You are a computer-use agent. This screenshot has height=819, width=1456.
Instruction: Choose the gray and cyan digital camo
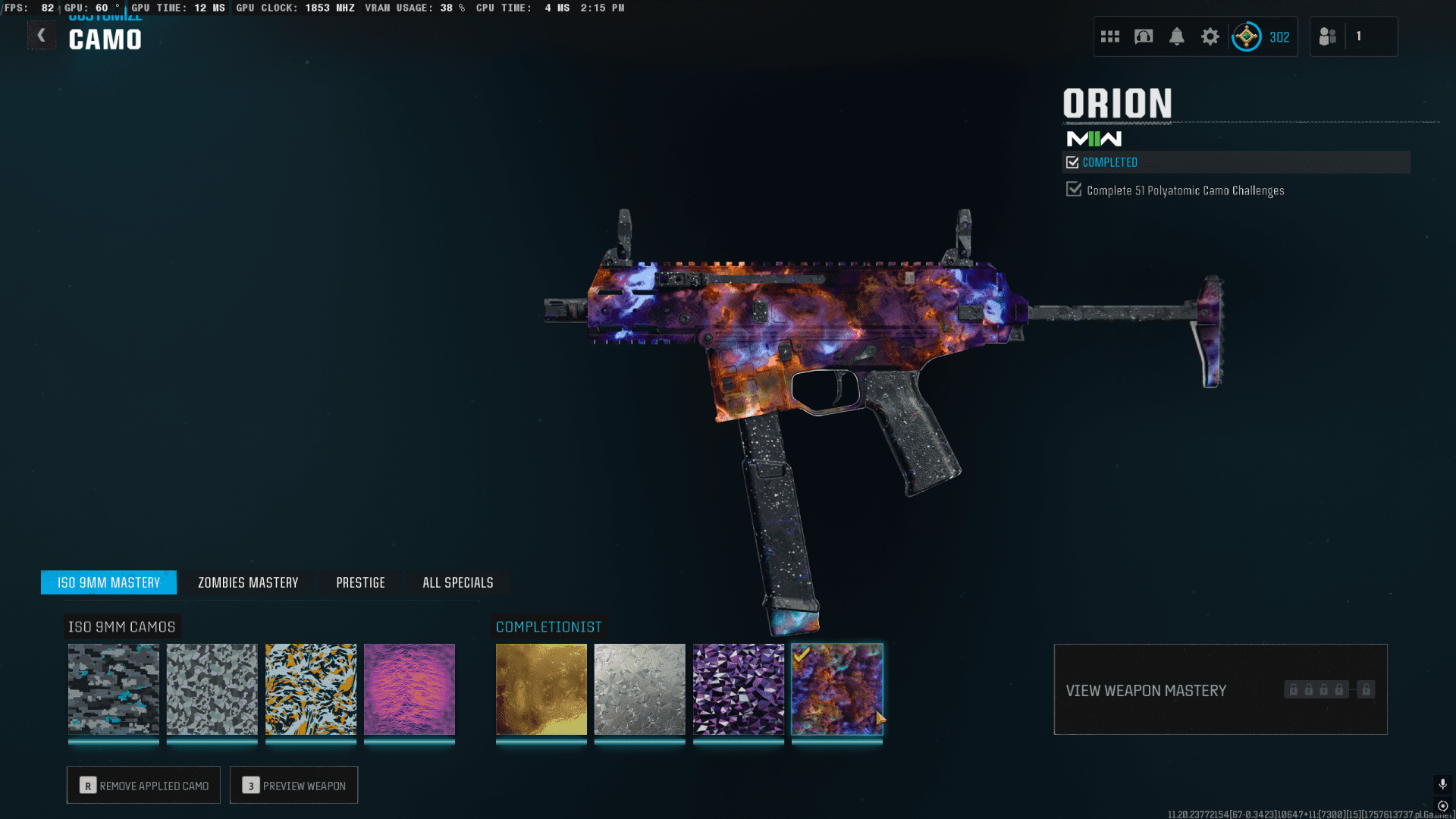[114, 689]
